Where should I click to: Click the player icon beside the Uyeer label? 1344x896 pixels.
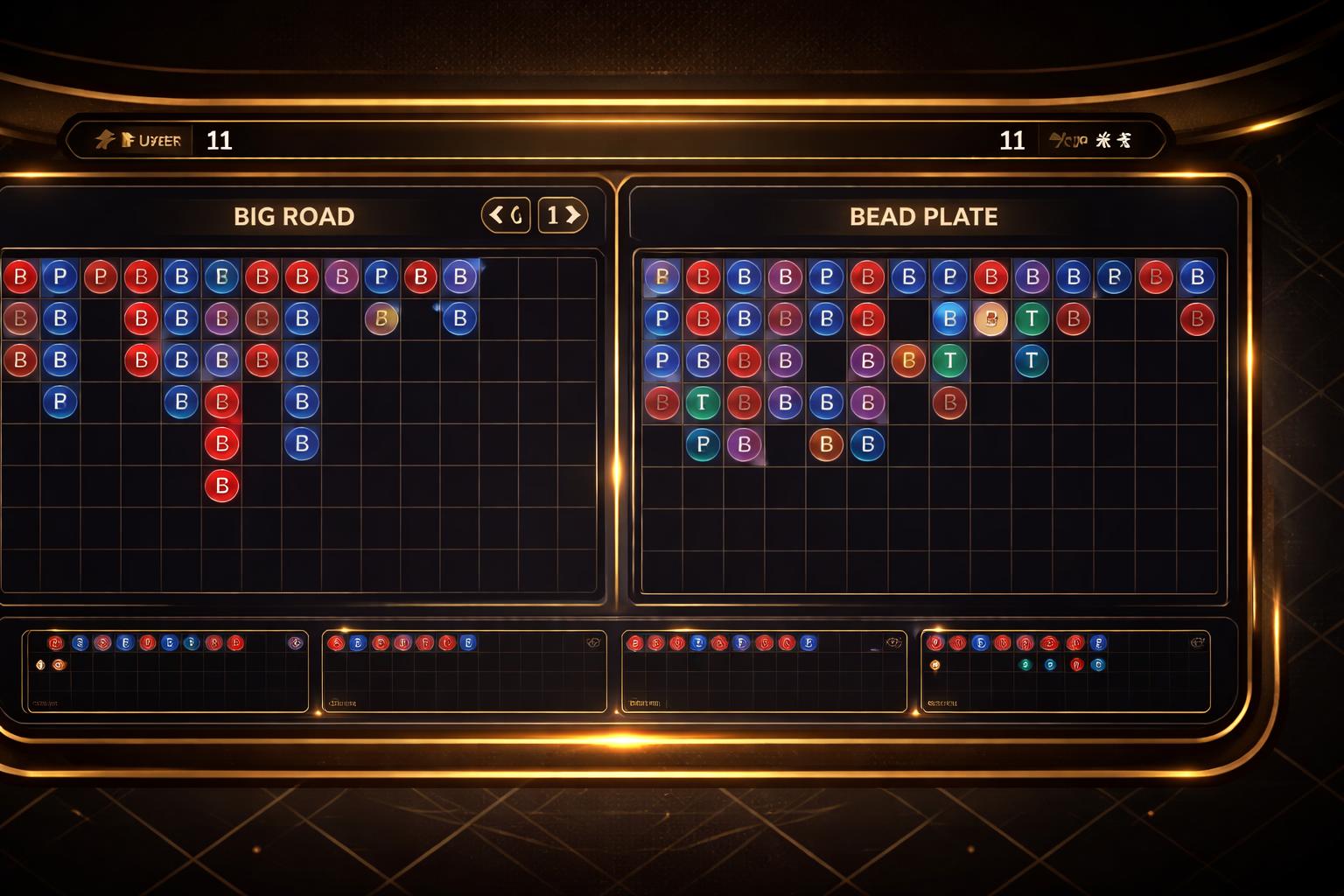(129, 138)
